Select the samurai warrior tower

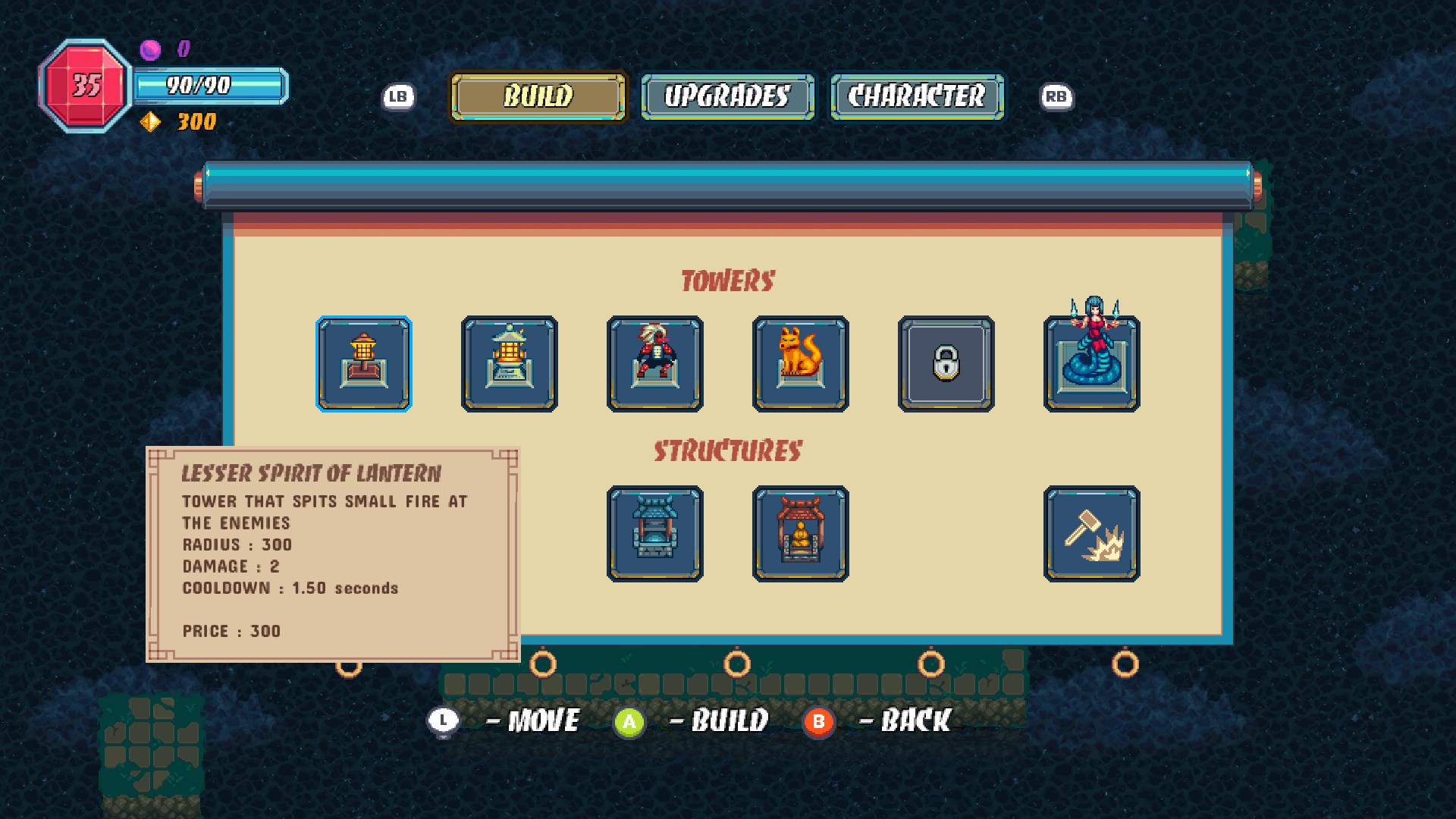tap(656, 363)
